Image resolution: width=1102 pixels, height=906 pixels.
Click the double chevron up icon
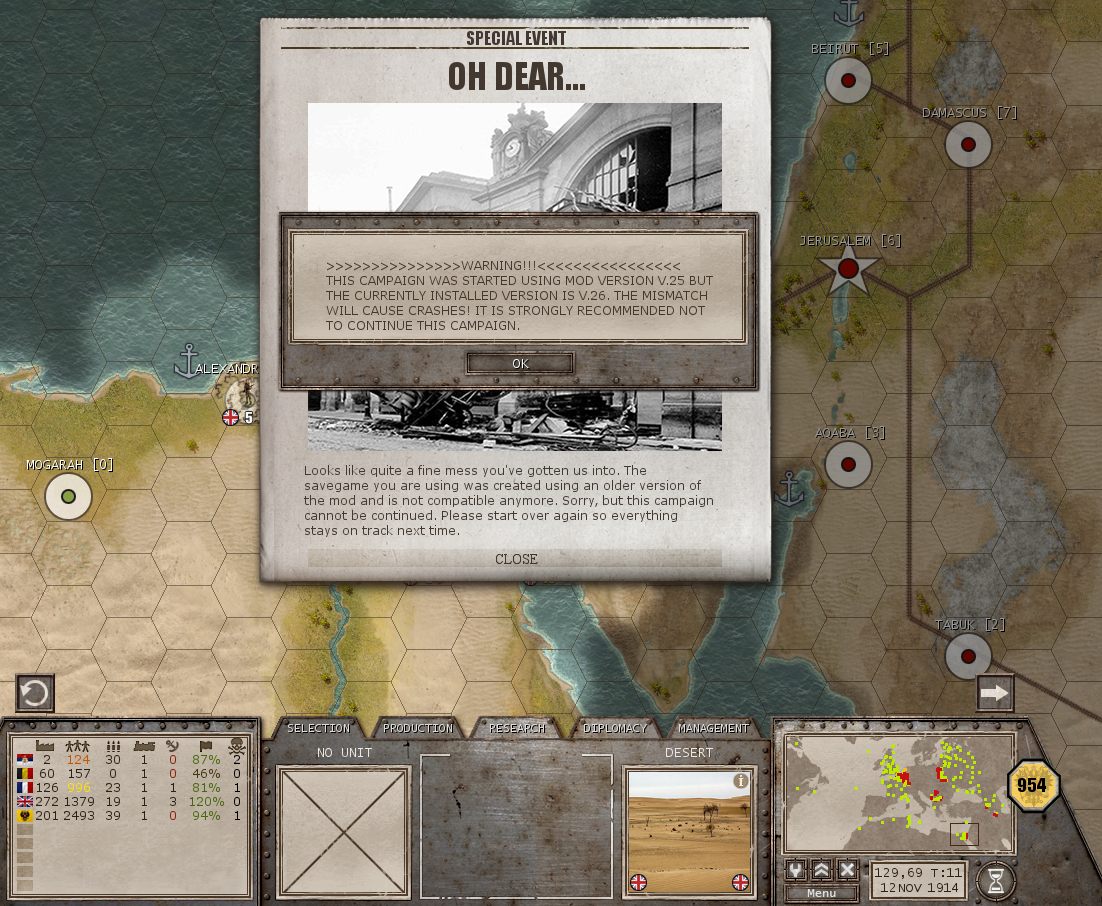(822, 869)
